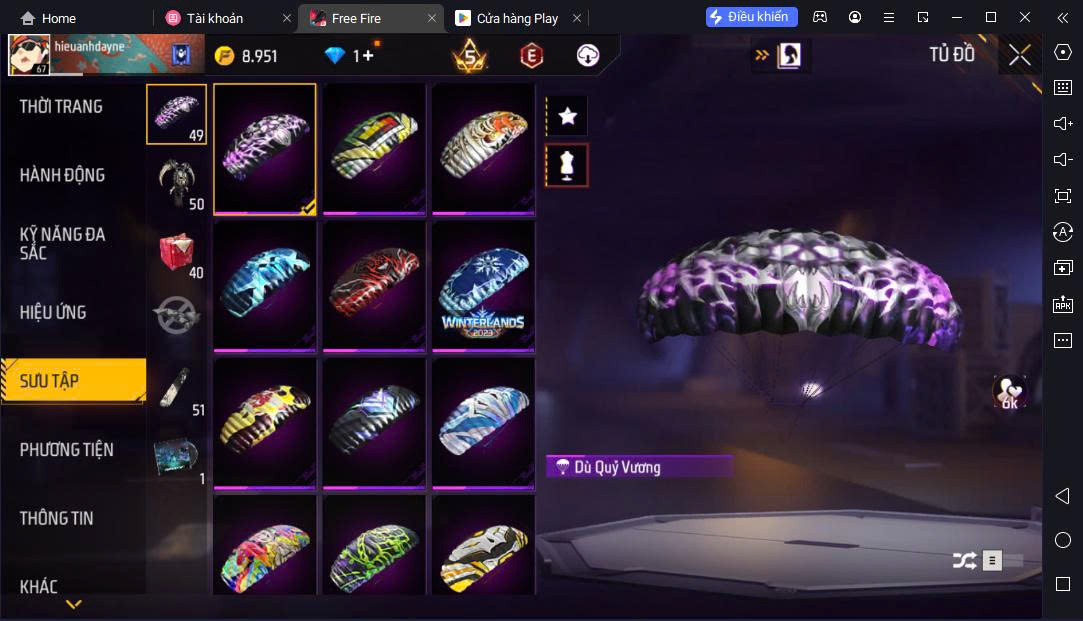Open player profile hieuanhdayne
Screen dimensions: 1083x621
pos(30,55)
